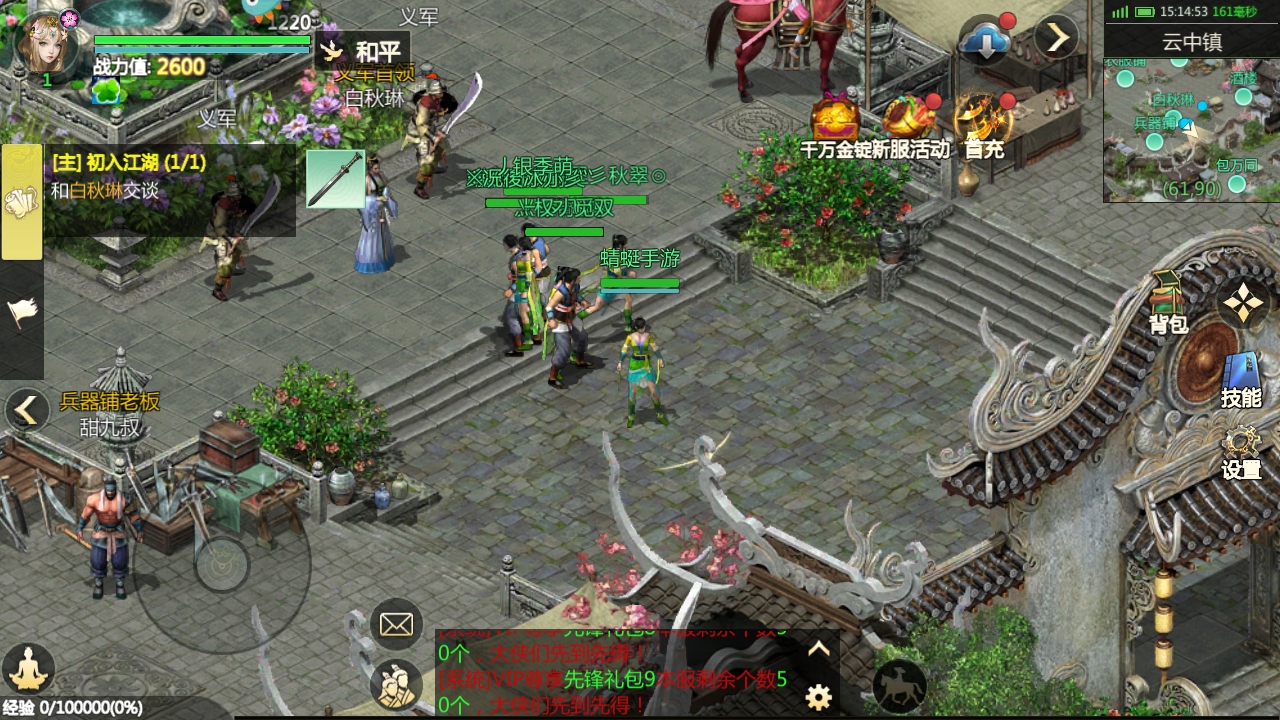
Task: Mount the horse using rider icon
Action: click(x=898, y=685)
